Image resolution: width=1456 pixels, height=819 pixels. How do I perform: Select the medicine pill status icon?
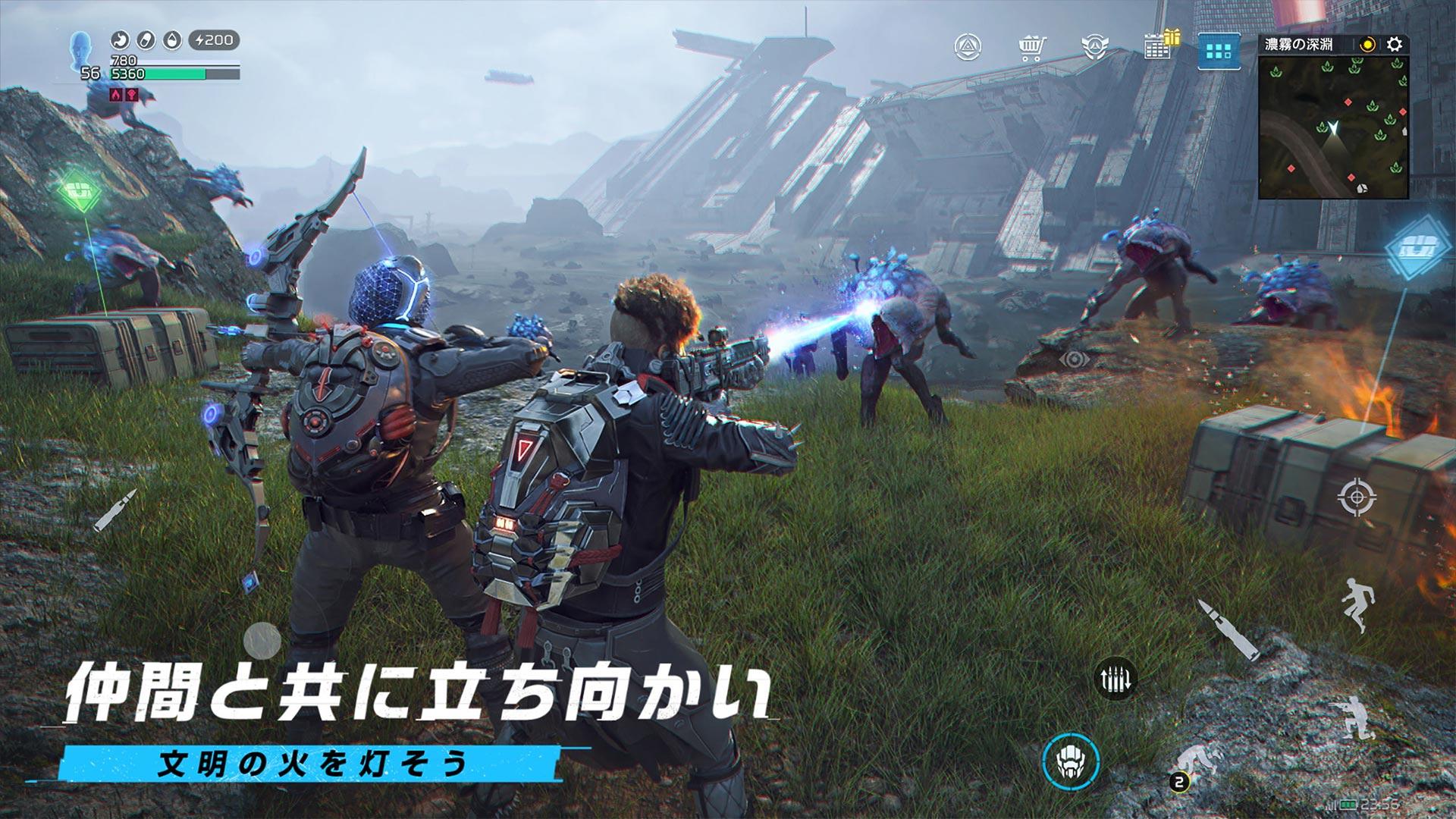[146, 40]
